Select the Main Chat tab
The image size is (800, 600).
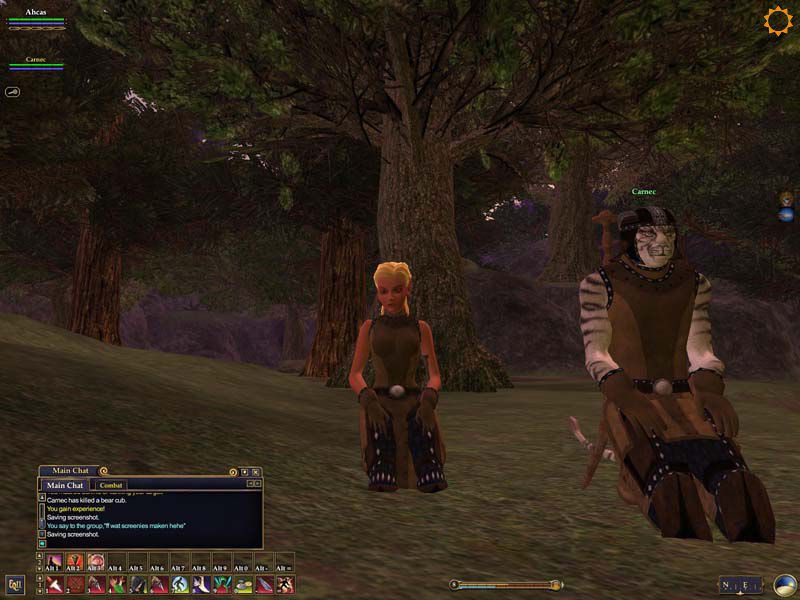66,485
